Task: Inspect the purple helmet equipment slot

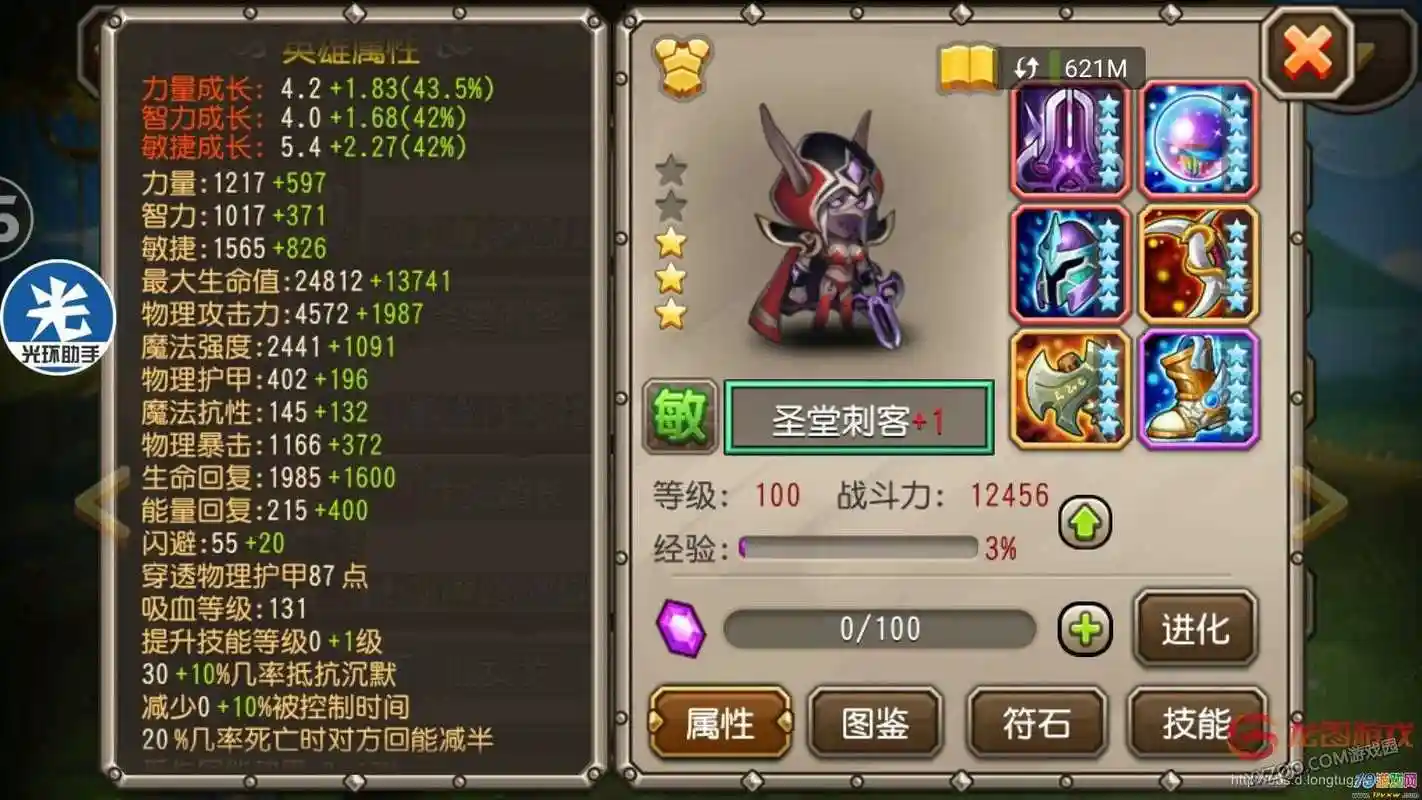Action: click(1069, 262)
